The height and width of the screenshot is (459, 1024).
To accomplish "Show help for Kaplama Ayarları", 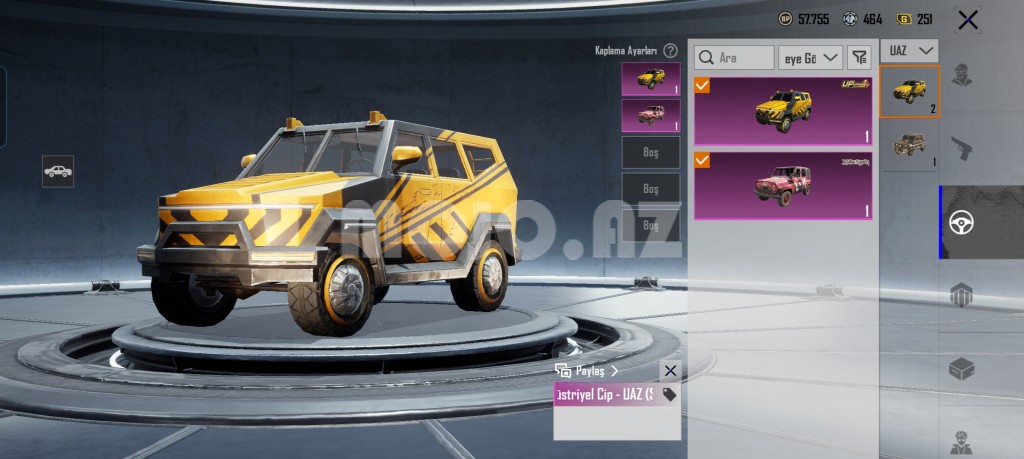I will [x=670, y=50].
